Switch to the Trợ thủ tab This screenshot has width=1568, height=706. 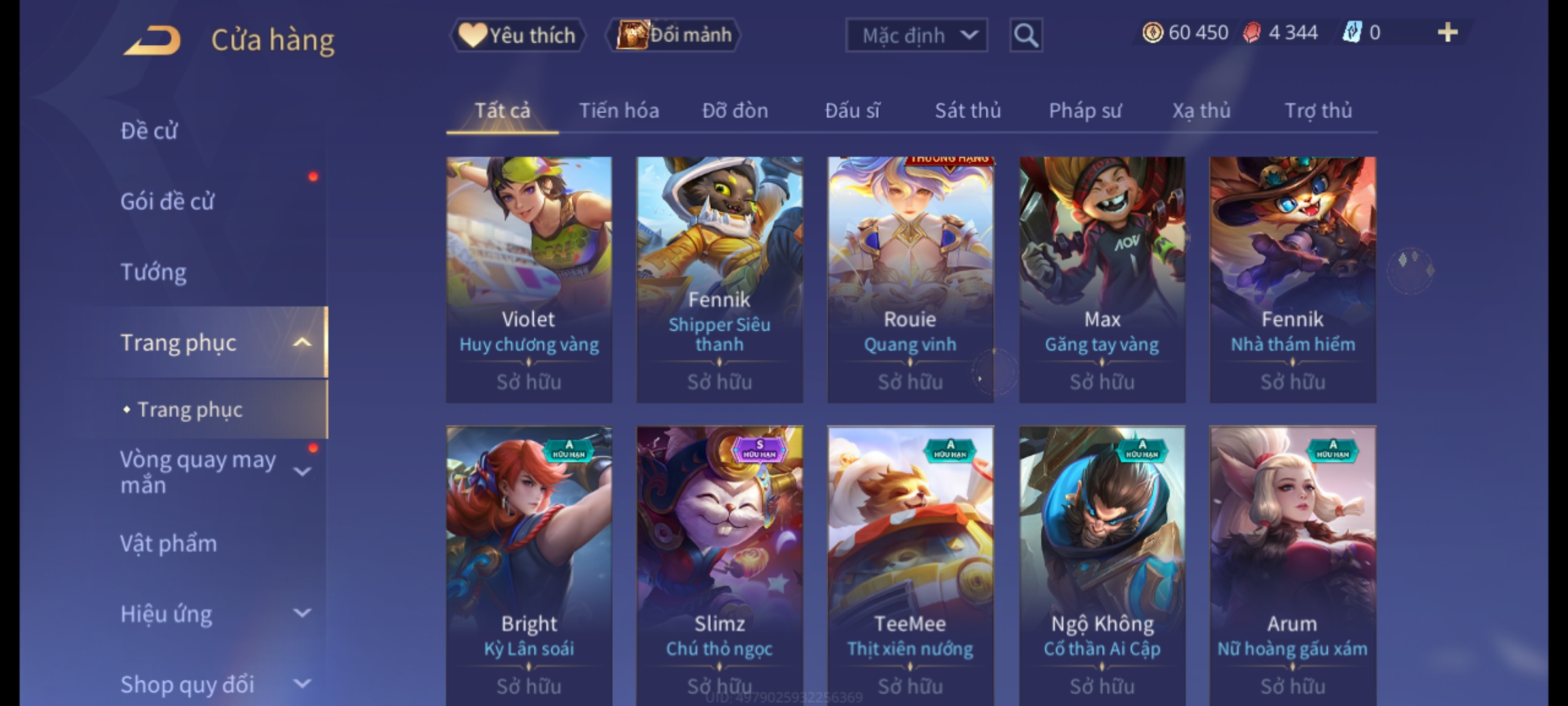click(1318, 110)
